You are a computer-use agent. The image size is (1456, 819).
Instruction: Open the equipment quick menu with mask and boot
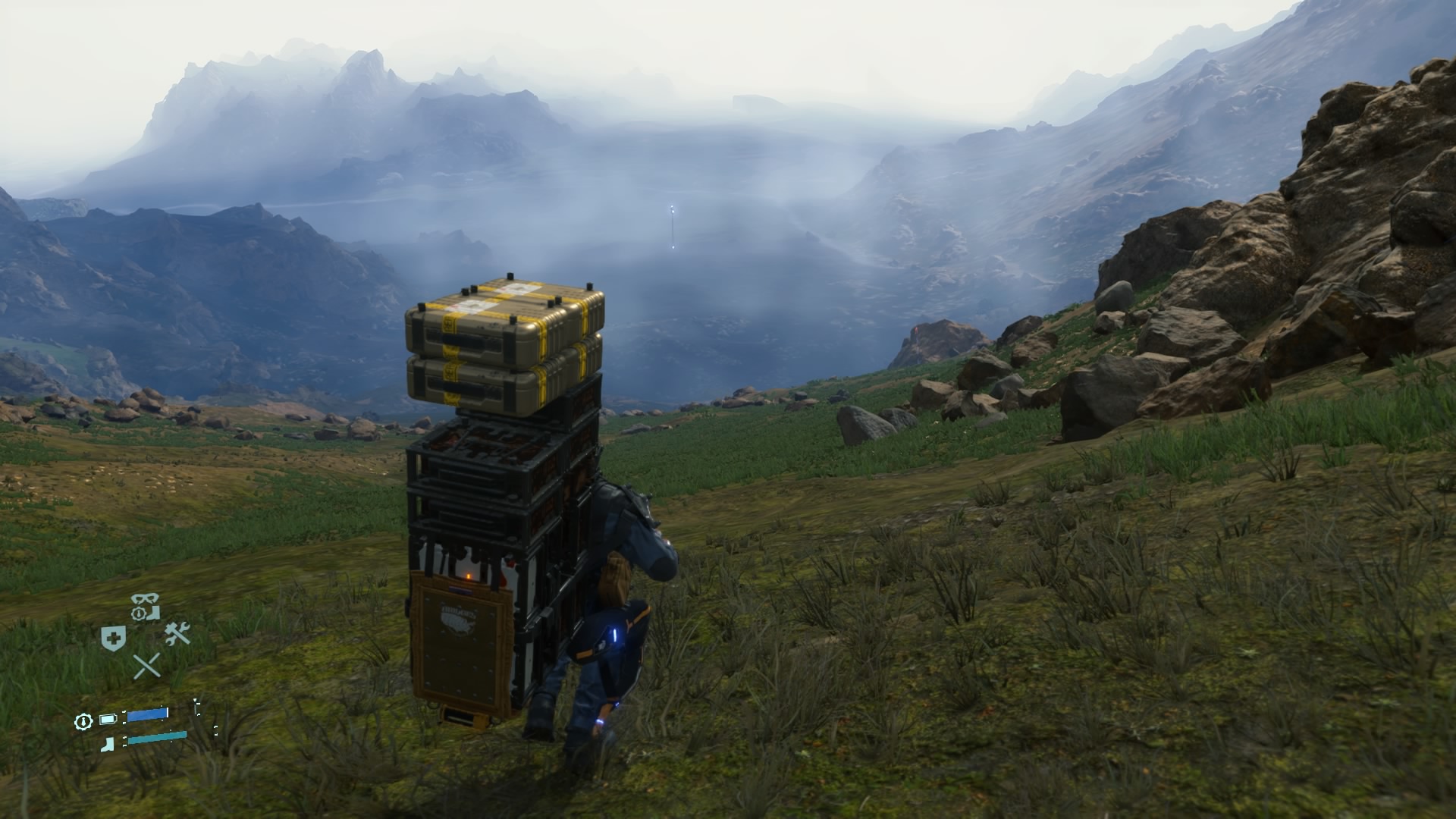tap(145, 607)
